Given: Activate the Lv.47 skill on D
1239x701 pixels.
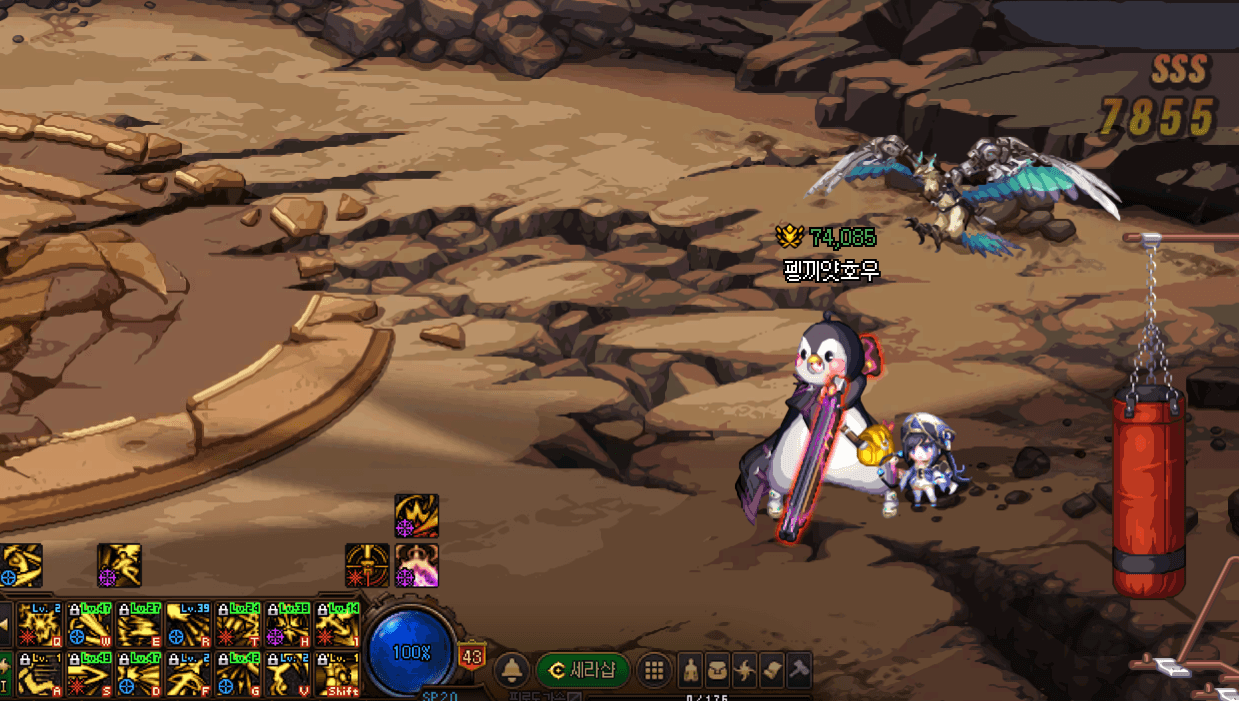Looking at the screenshot, I should click(138, 675).
